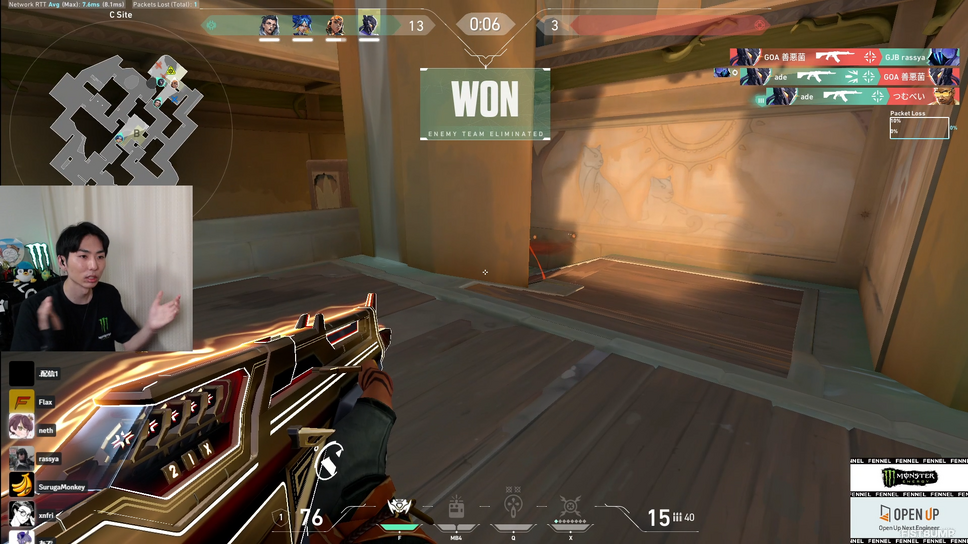The image size is (968, 544).
Task: Click the grey-haired agent portrait with glasses
Action: coord(269,25)
